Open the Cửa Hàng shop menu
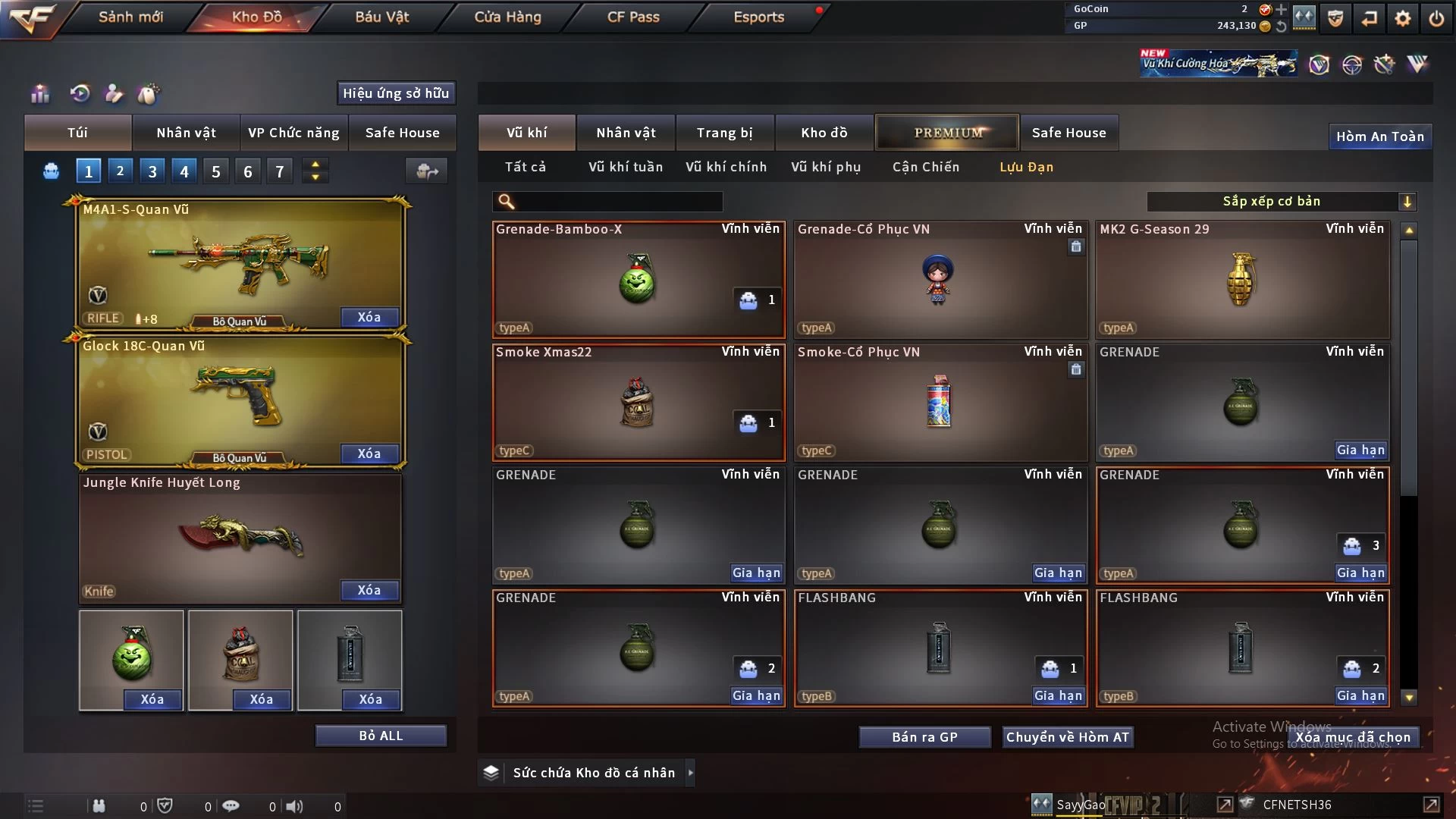 click(x=507, y=17)
